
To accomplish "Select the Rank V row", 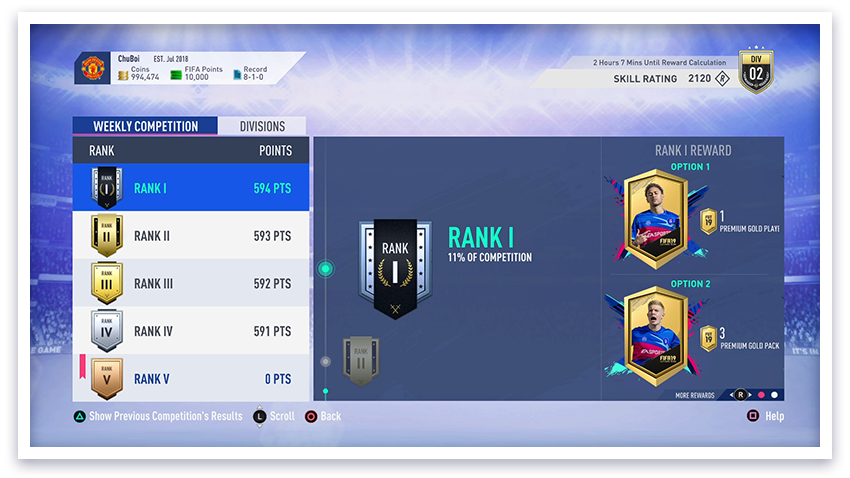I will click(190, 379).
